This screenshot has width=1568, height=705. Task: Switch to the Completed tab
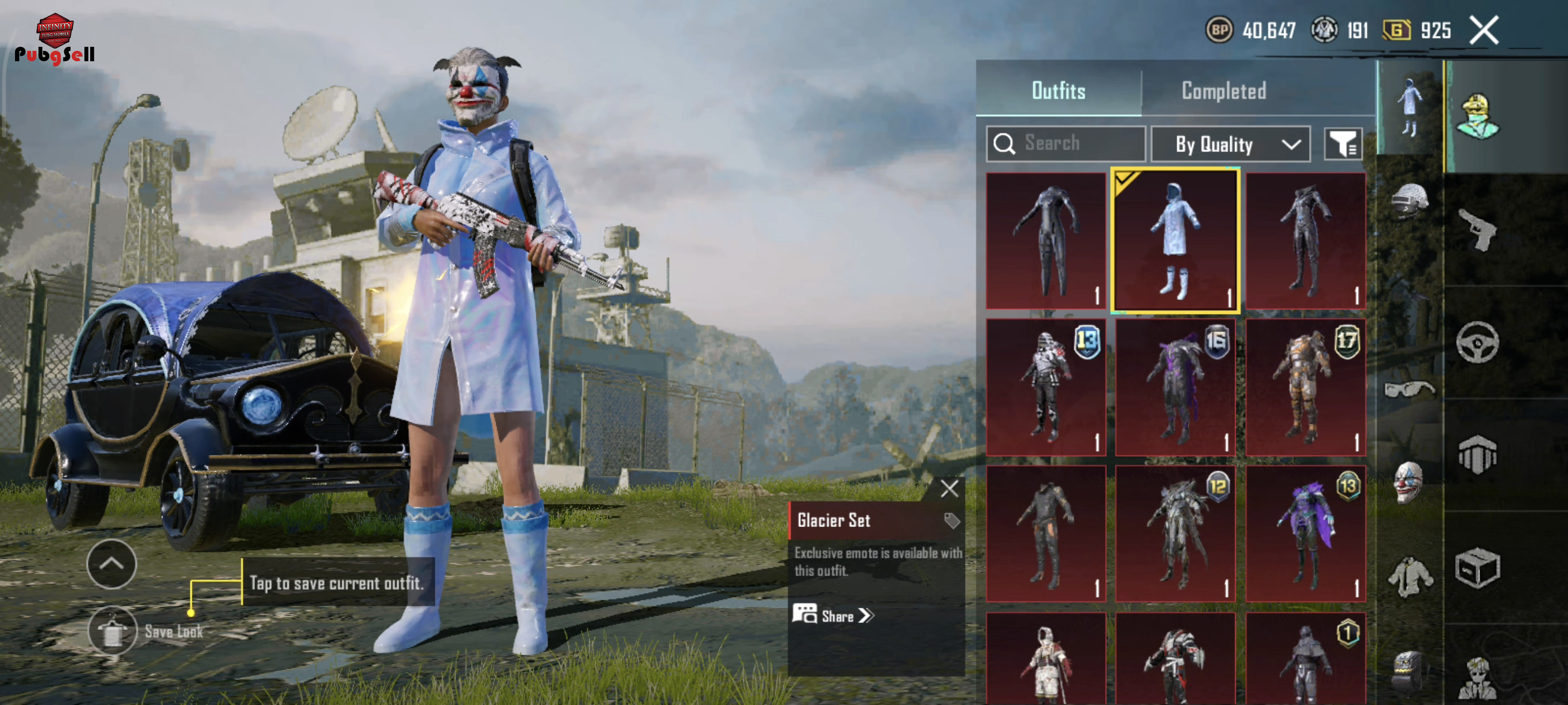pos(1223,91)
